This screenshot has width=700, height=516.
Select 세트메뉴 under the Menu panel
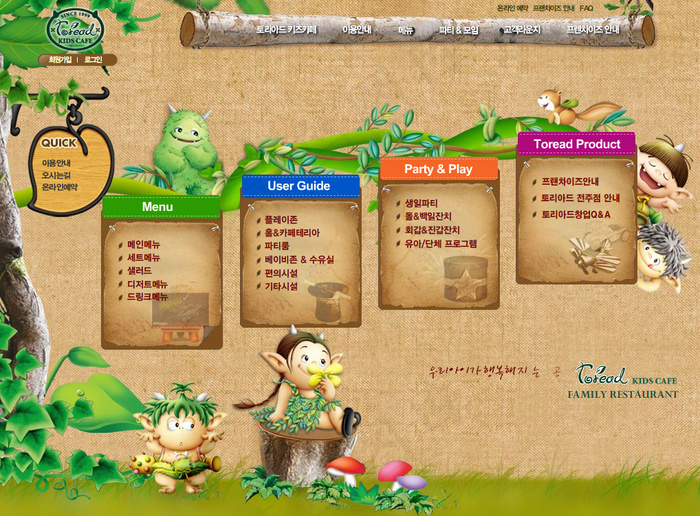(x=143, y=257)
